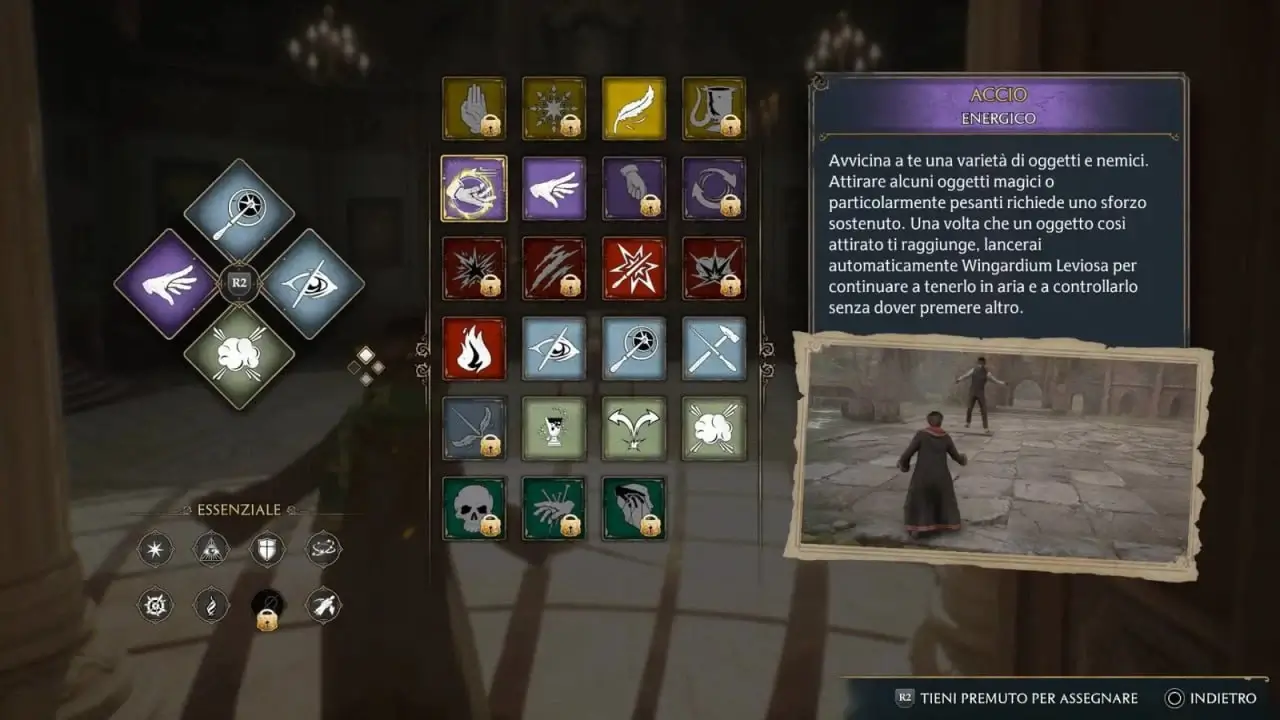Select the Lumos wand-light spell in grid

pyautogui.click(x=634, y=348)
